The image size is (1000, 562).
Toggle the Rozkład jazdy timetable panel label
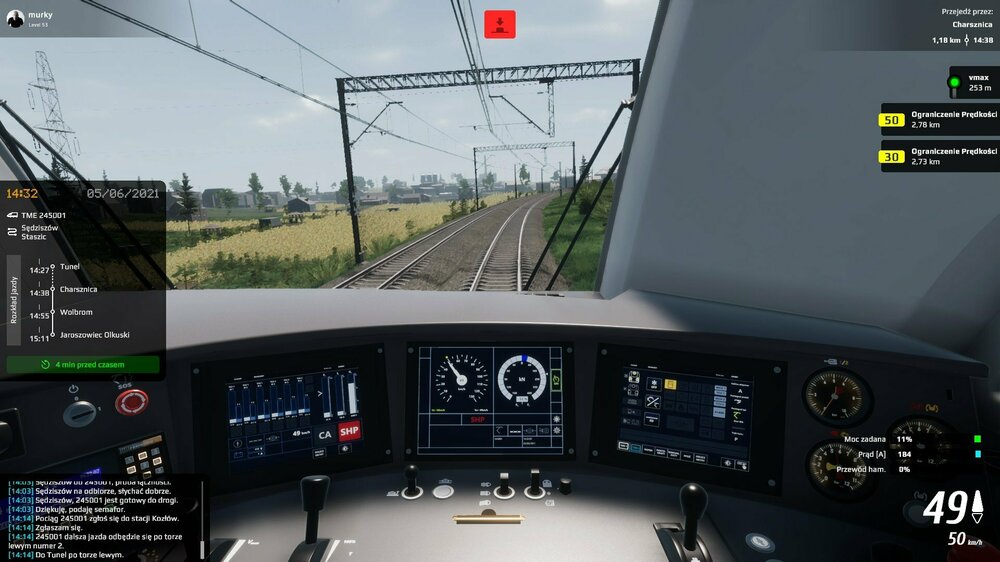tap(13, 301)
